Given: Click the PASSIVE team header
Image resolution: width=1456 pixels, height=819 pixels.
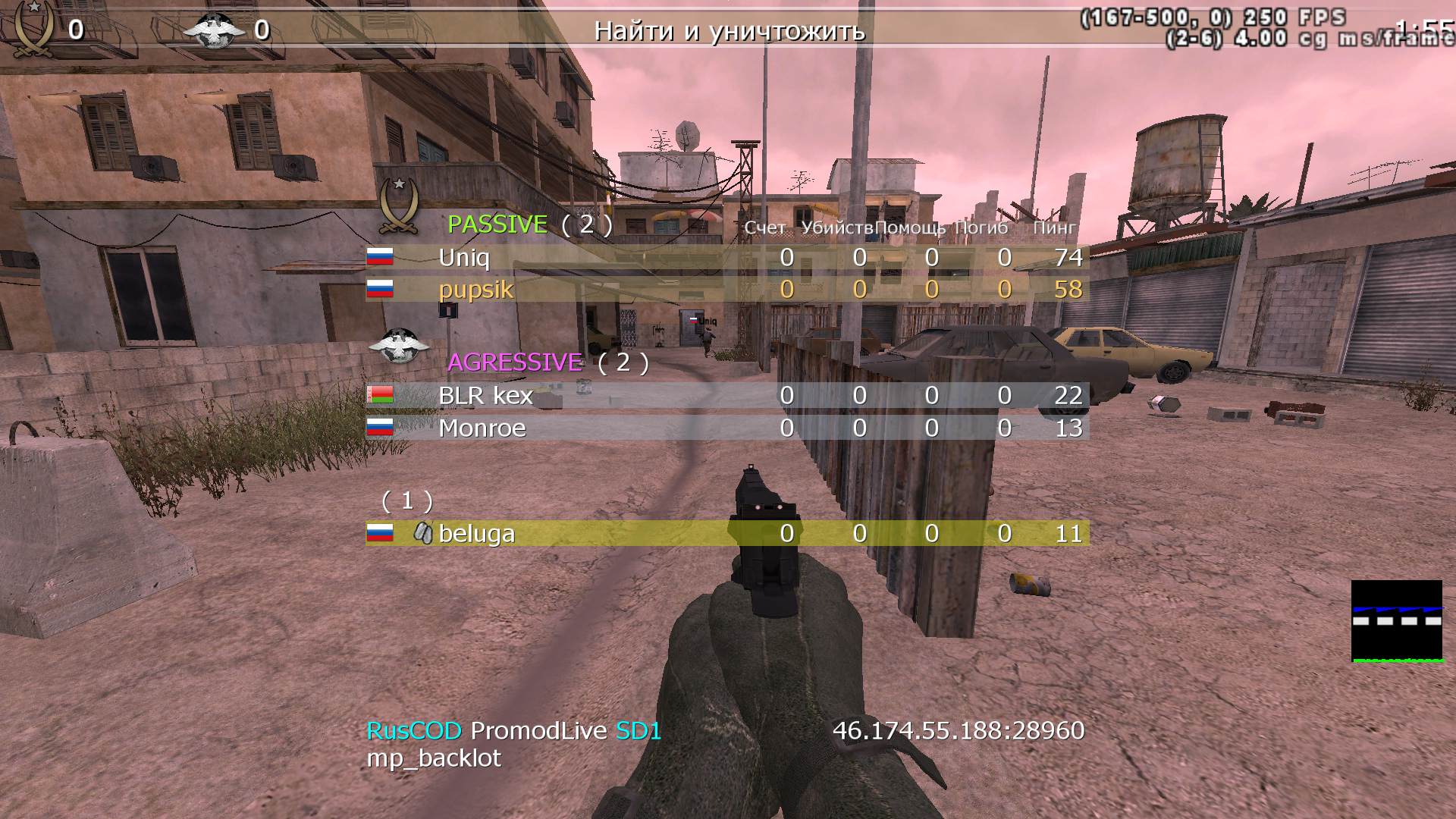Looking at the screenshot, I should click(x=497, y=224).
